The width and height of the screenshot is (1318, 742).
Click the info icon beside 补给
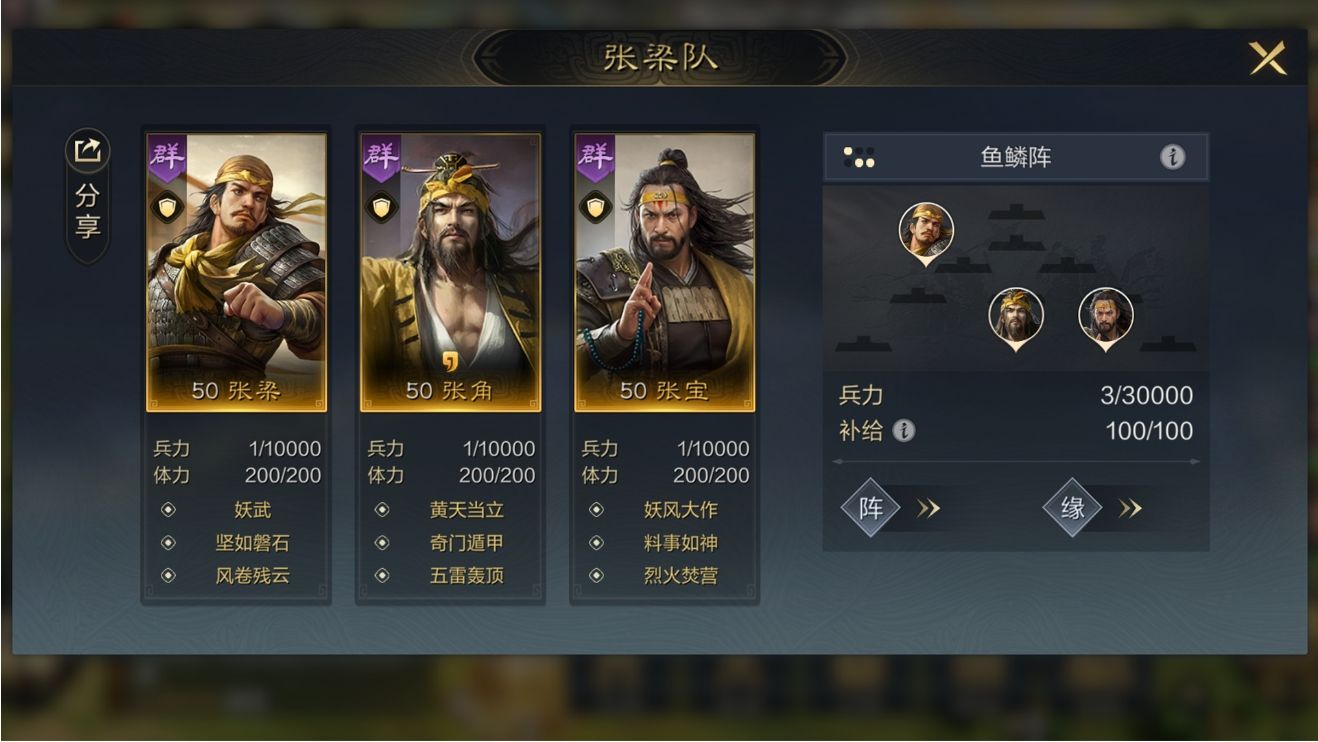(x=906, y=432)
